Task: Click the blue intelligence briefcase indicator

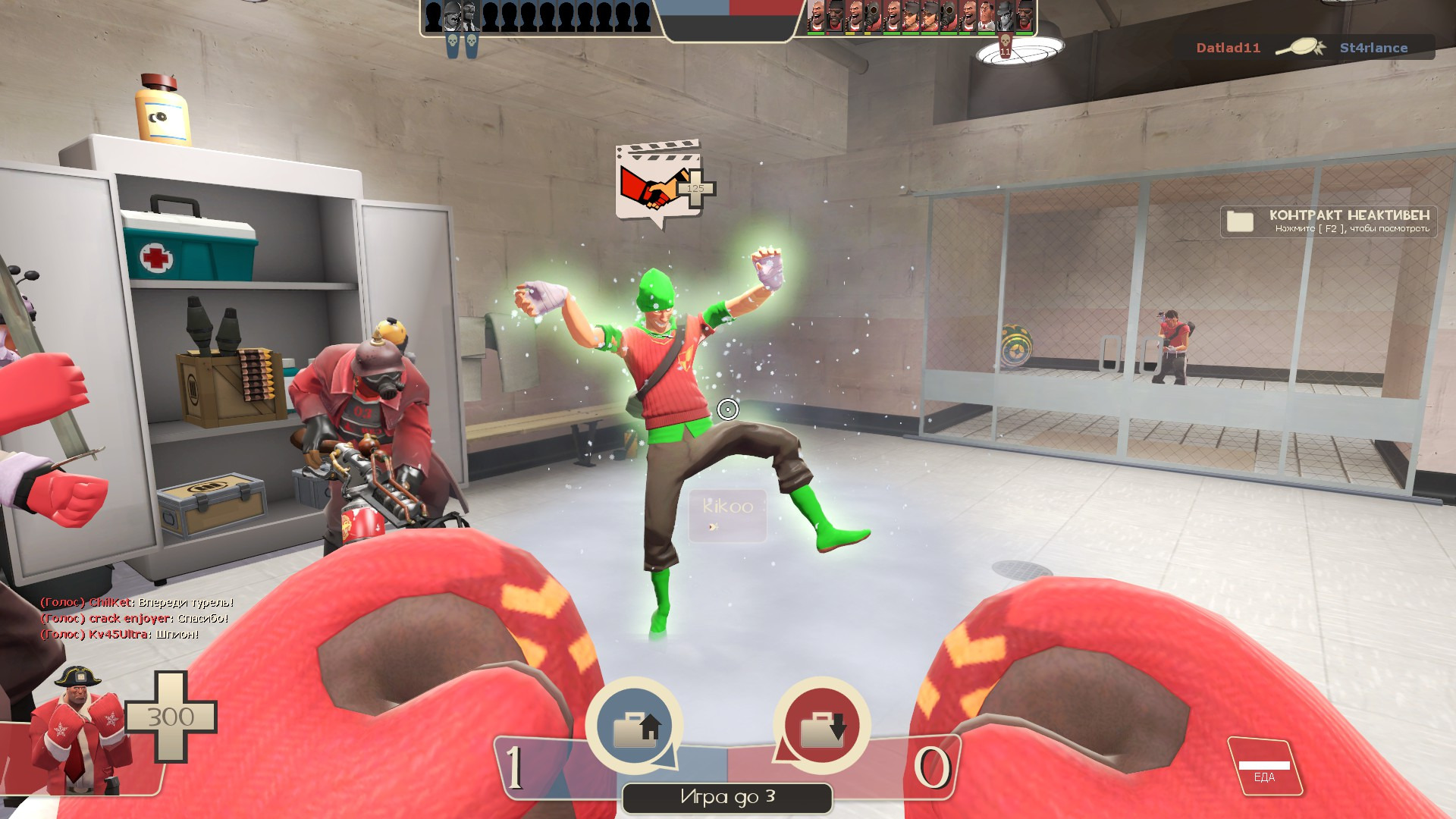Action: pyautogui.click(x=634, y=725)
